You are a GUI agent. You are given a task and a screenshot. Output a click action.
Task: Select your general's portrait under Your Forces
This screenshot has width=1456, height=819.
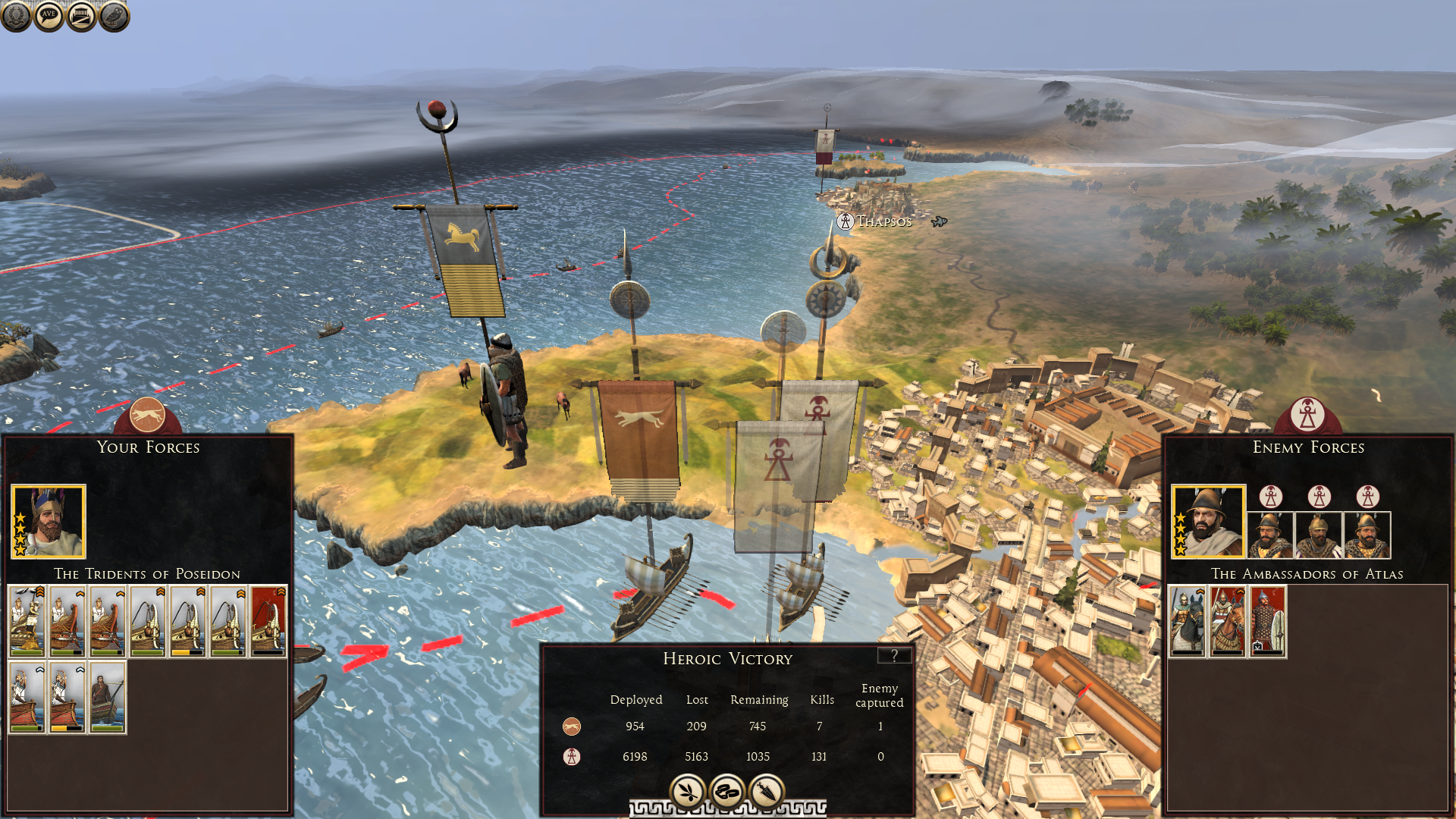(49, 522)
